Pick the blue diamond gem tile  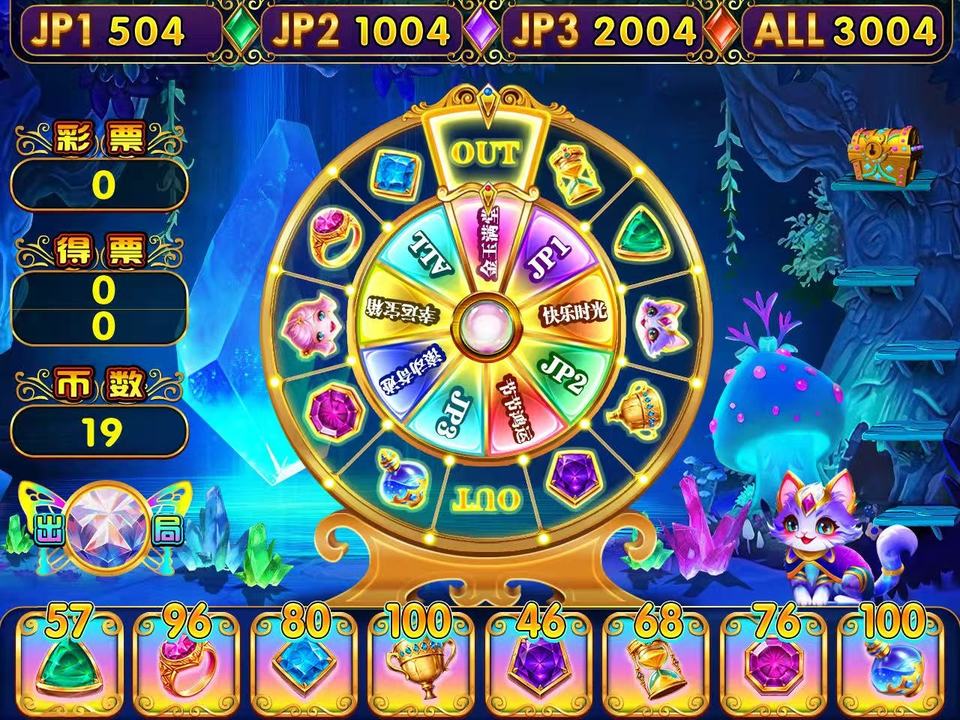tap(304, 658)
